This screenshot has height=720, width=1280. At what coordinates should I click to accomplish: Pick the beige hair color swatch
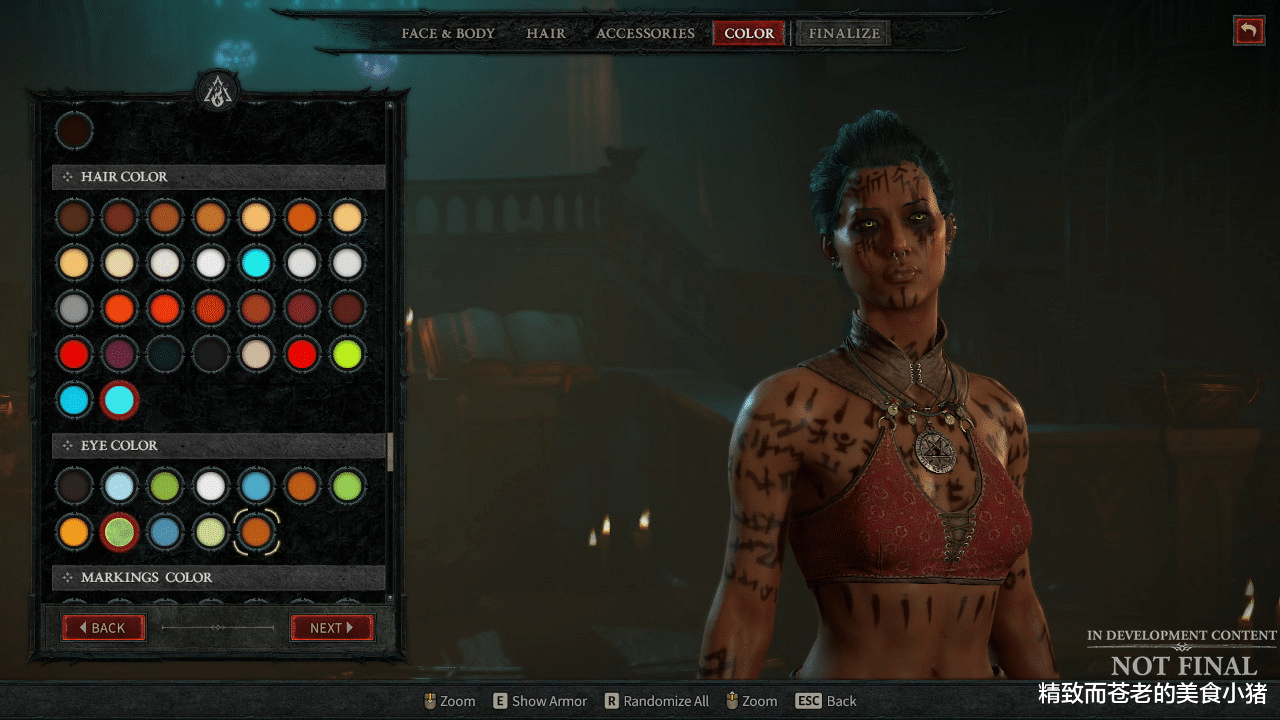[x=256, y=353]
